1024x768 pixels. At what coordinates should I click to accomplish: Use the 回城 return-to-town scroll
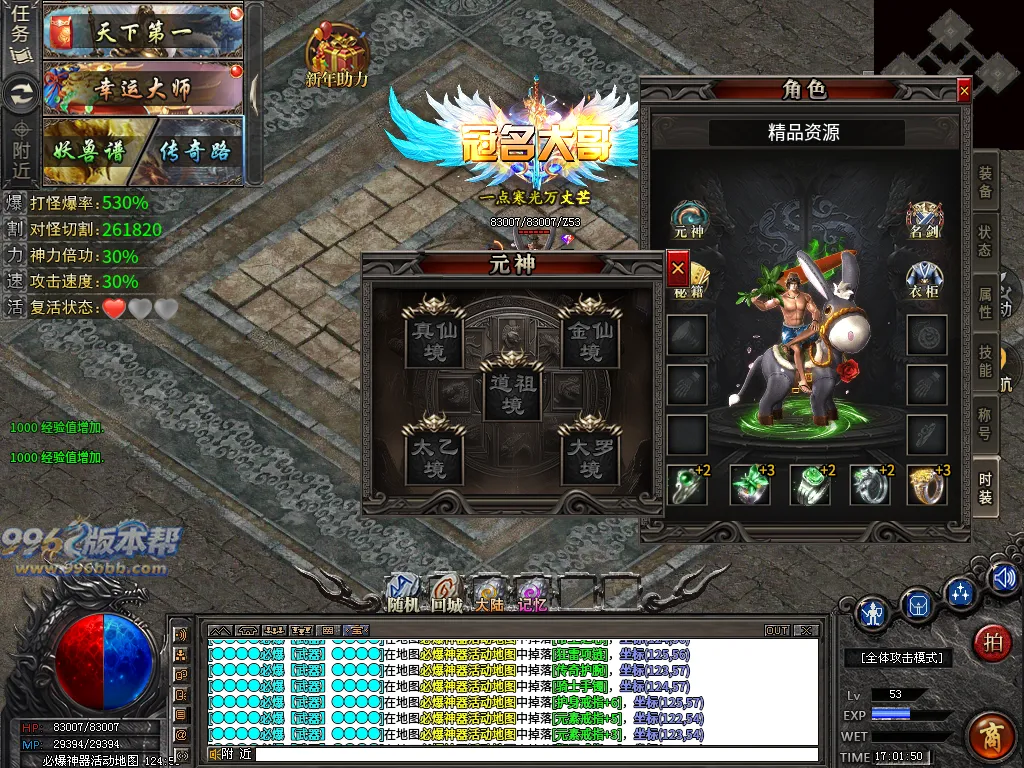(x=446, y=592)
